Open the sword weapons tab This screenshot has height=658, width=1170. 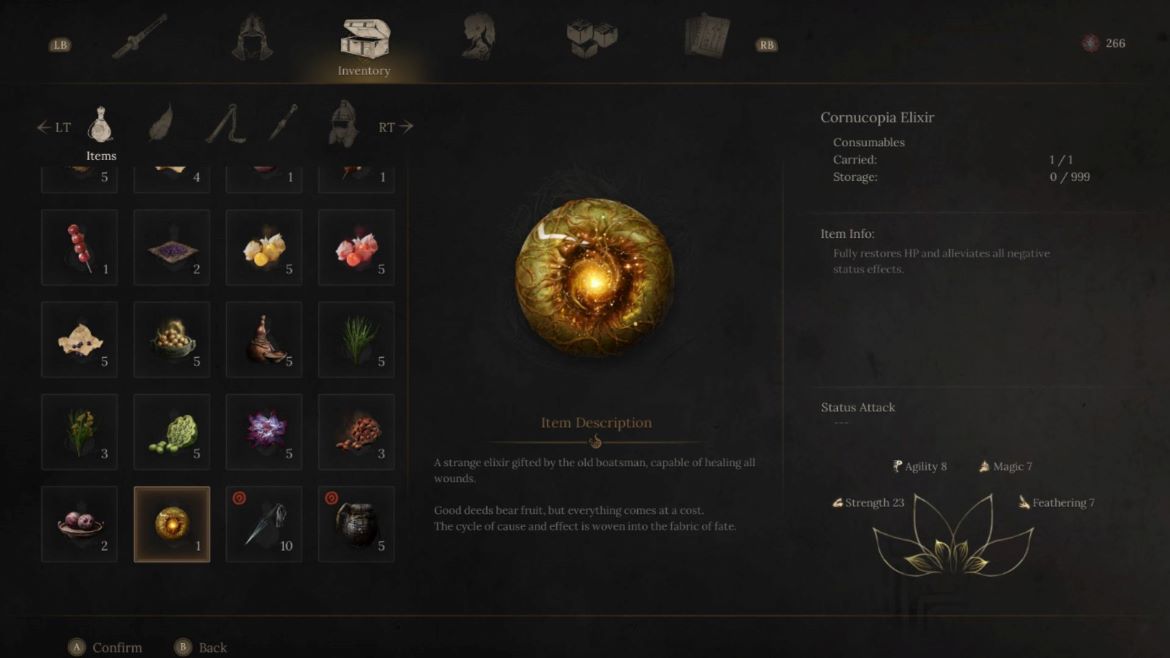139,37
